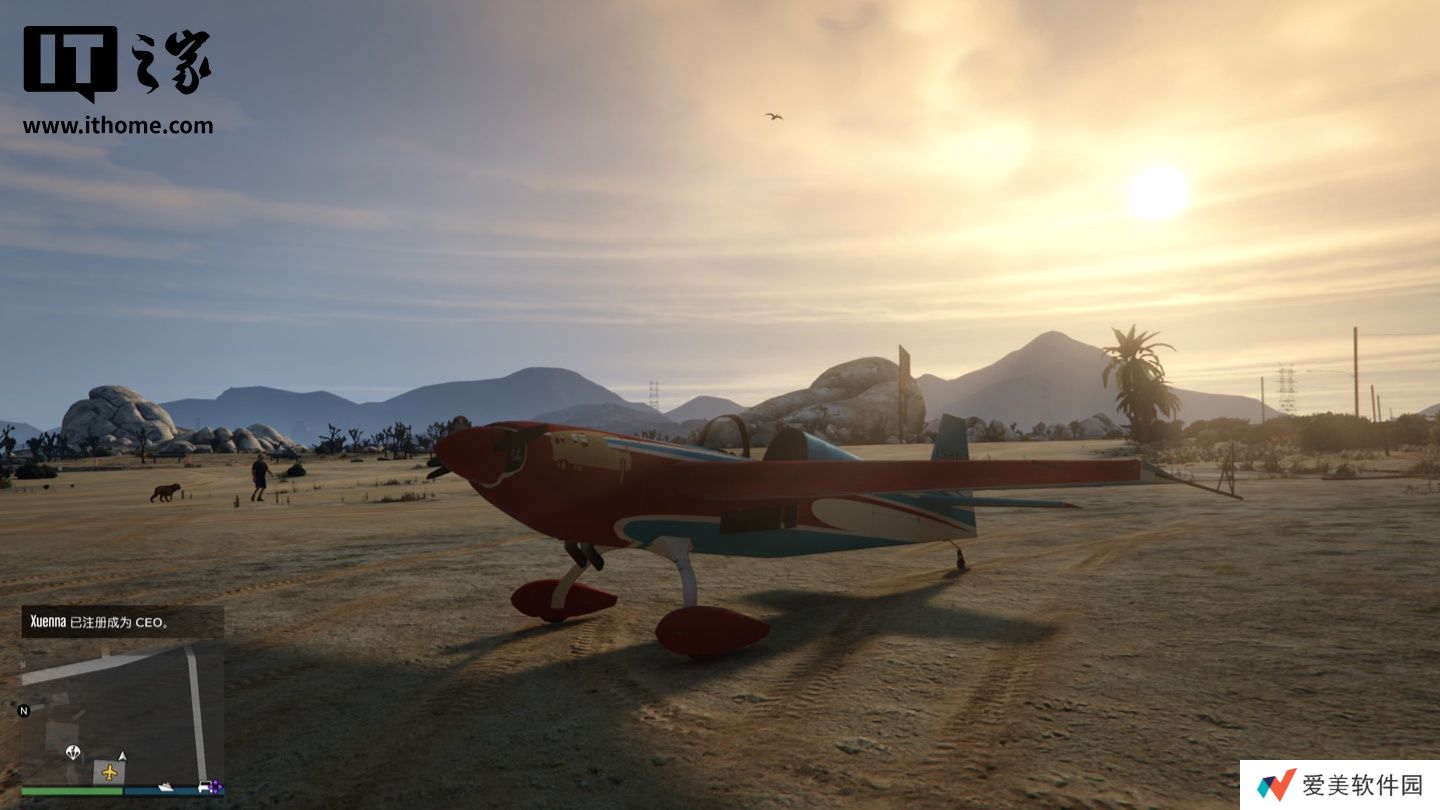
Task: Click the north compass indicator on minimap
Action: [24, 711]
